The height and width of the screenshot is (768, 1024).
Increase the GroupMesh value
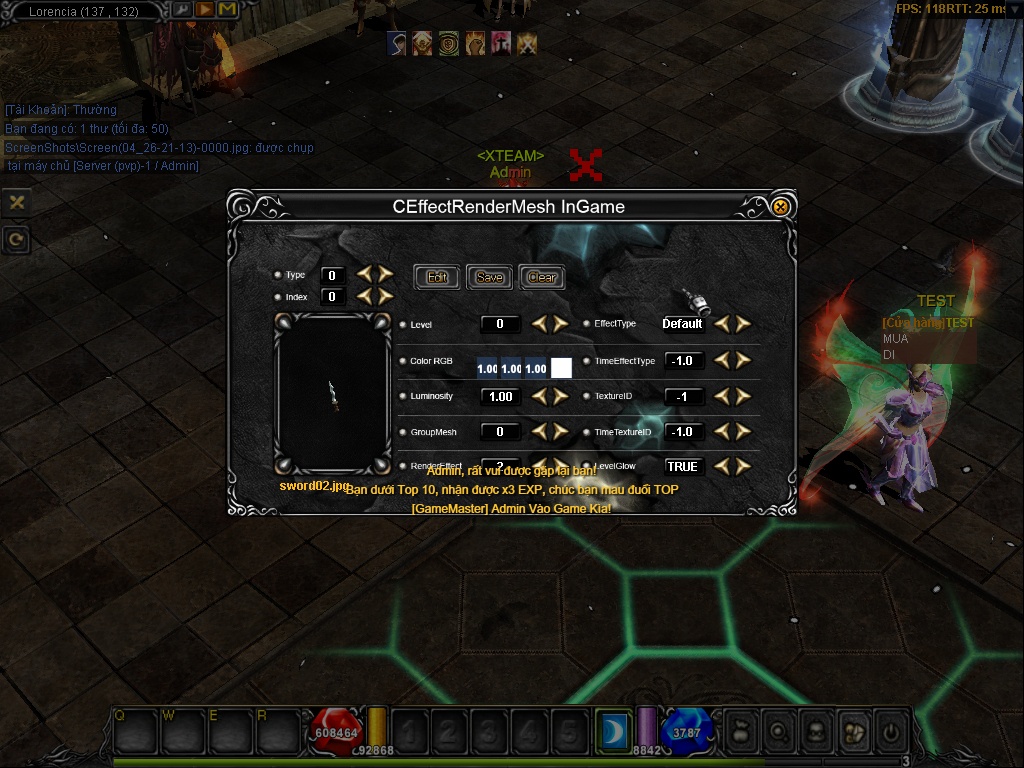[x=560, y=432]
